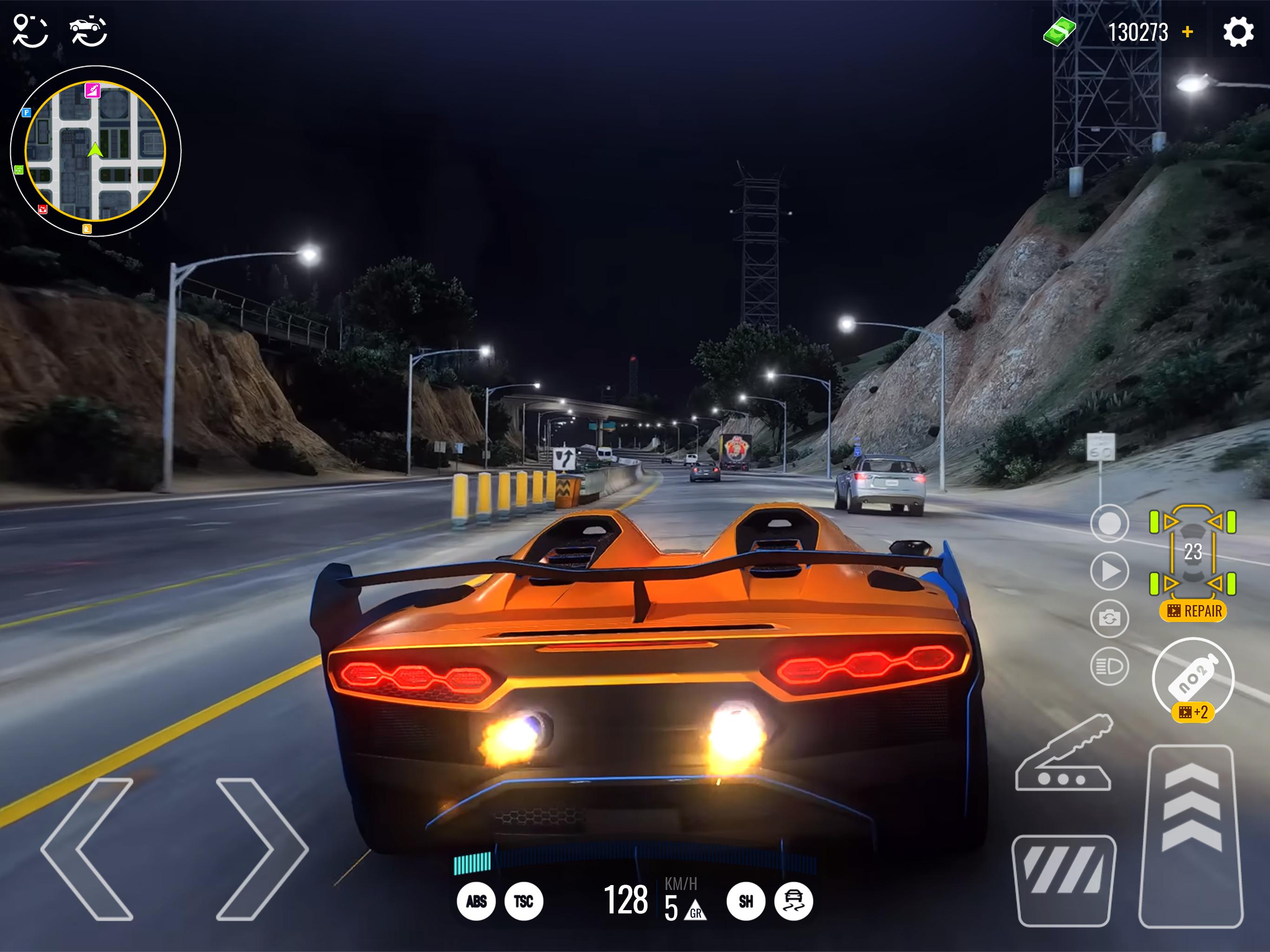Toggle the SH shift helper button

pos(746,901)
